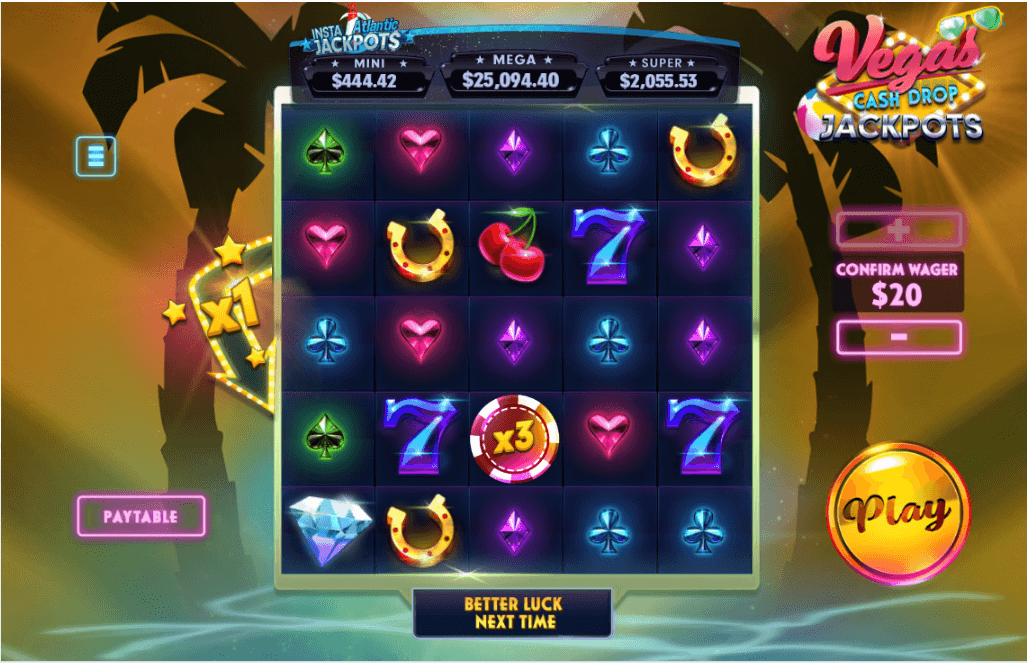Decrease the wager with the minus button

[898, 337]
